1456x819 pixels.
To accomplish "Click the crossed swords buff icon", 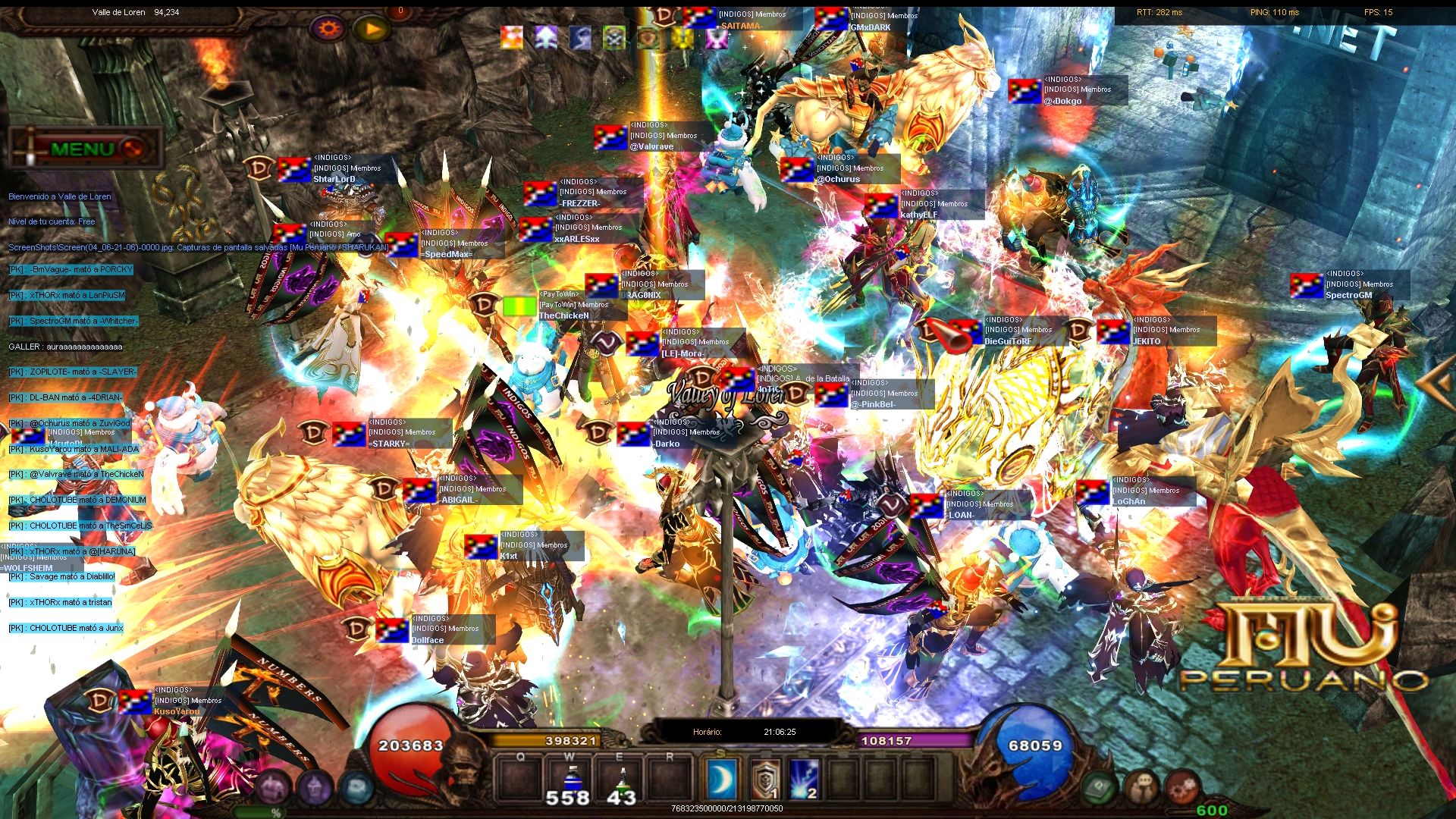I will (614, 36).
